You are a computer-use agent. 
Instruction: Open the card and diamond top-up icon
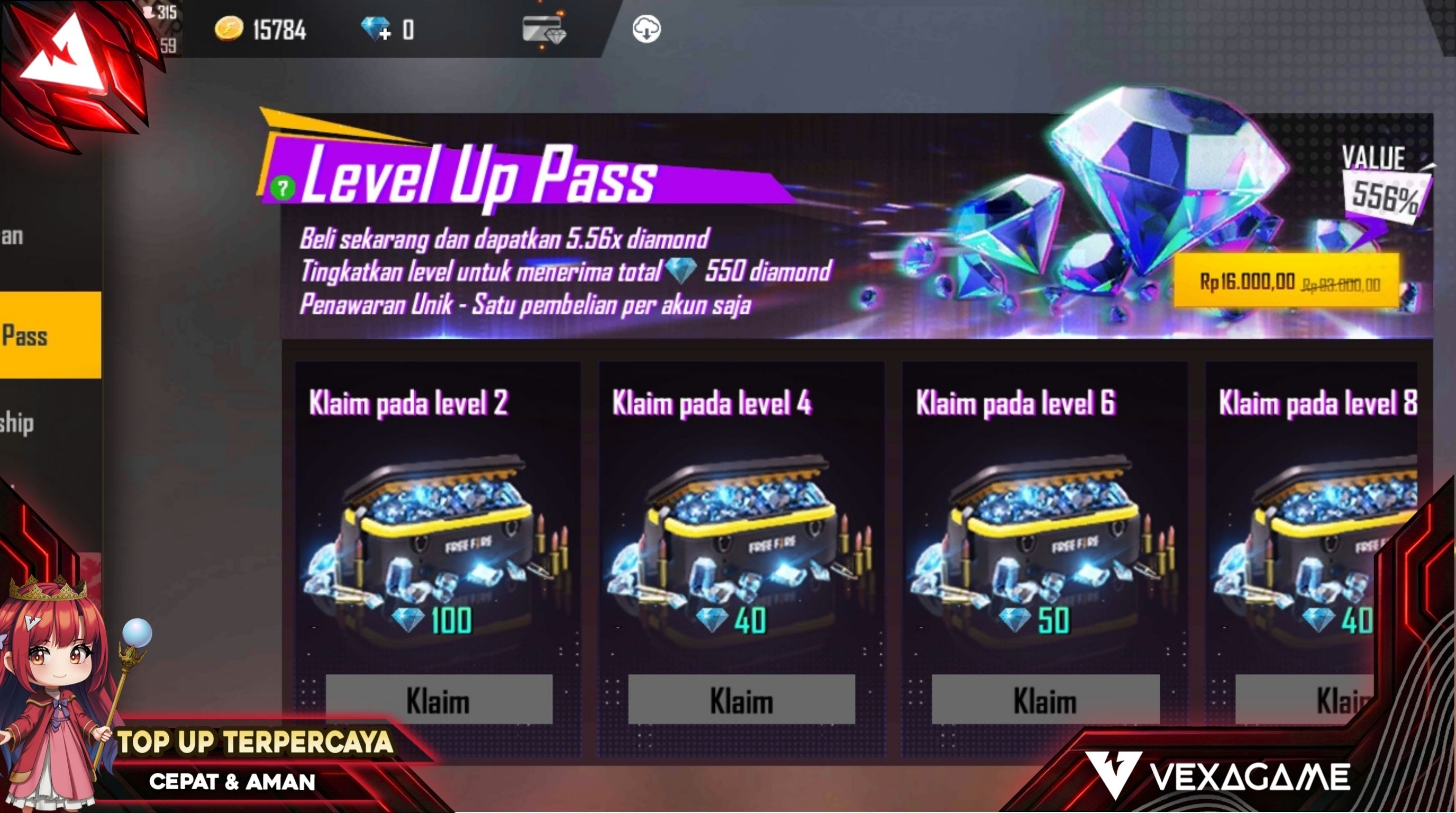point(543,30)
